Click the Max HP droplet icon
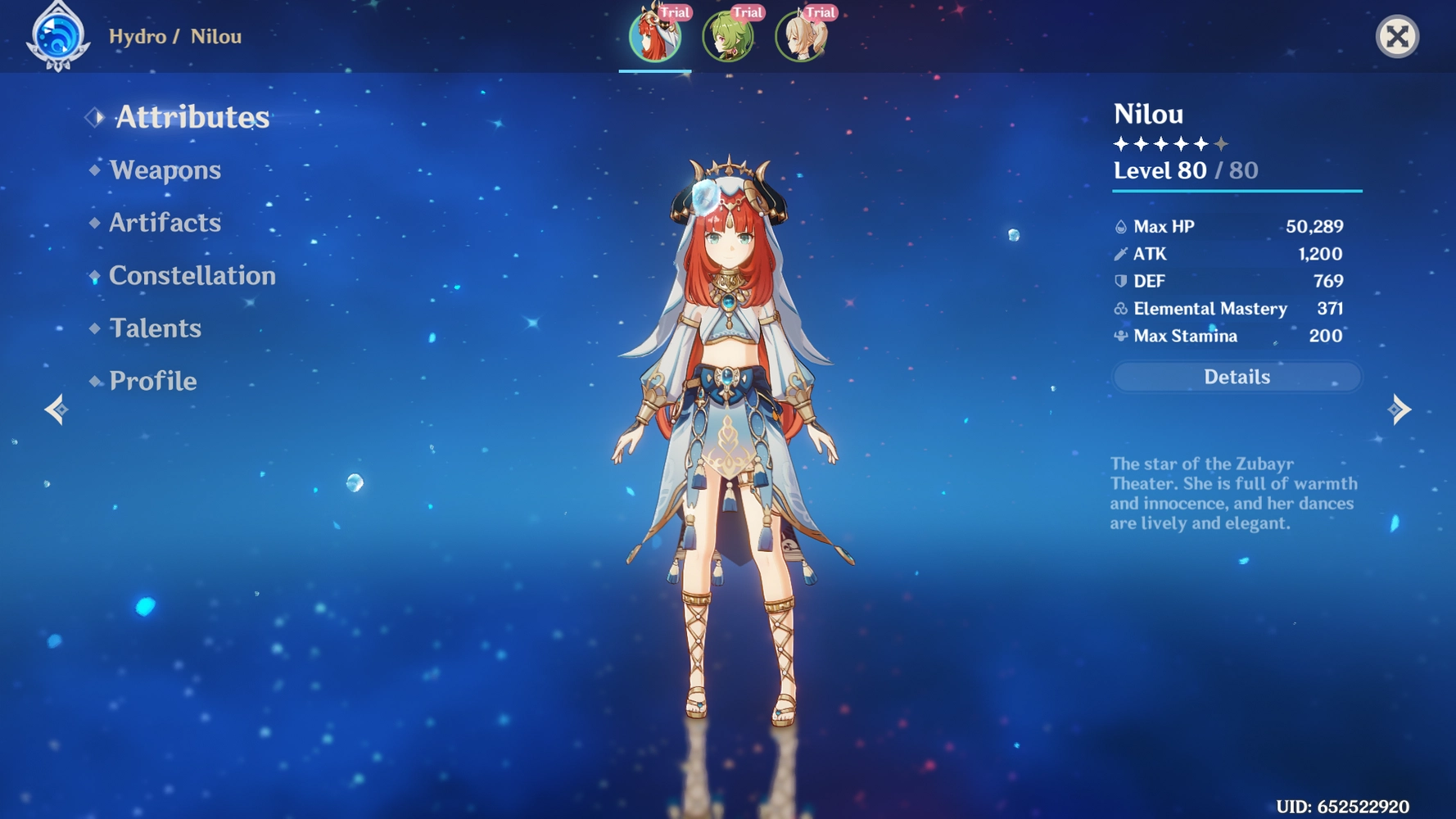Screen dimensions: 1456x819 tap(1119, 227)
